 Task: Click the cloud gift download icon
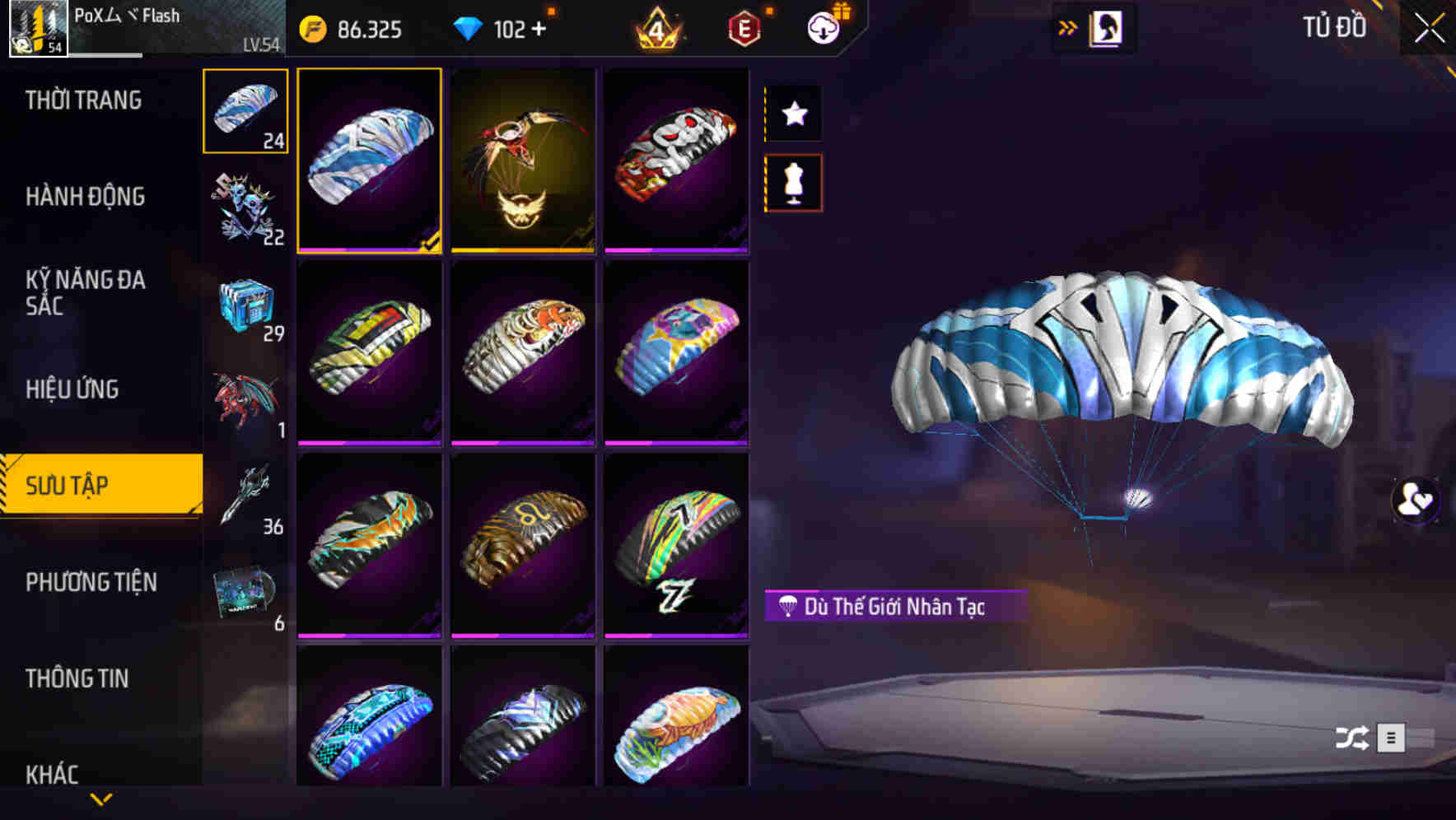click(x=821, y=27)
